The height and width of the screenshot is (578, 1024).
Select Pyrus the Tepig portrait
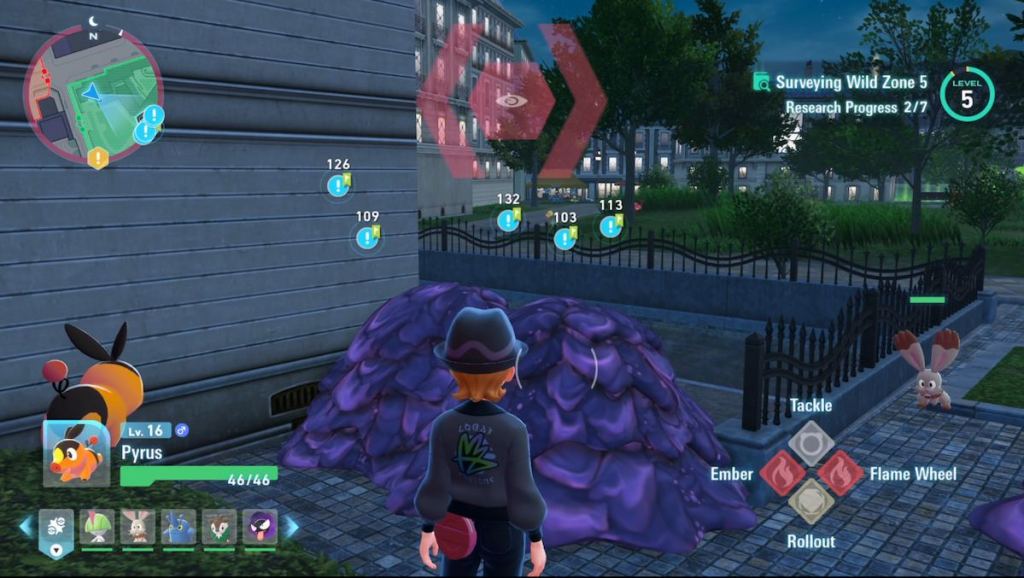[x=76, y=454]
